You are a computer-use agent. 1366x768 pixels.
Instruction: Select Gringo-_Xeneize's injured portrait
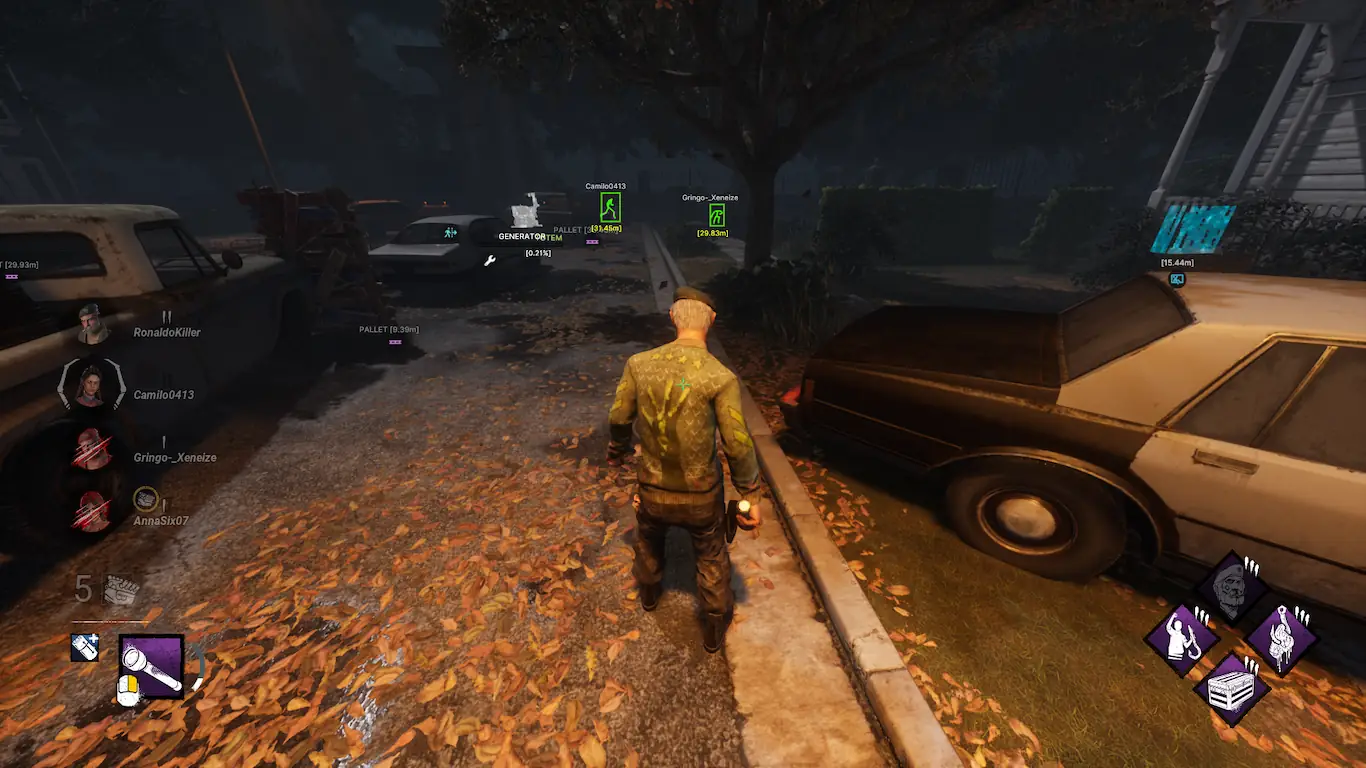(92, 449)
